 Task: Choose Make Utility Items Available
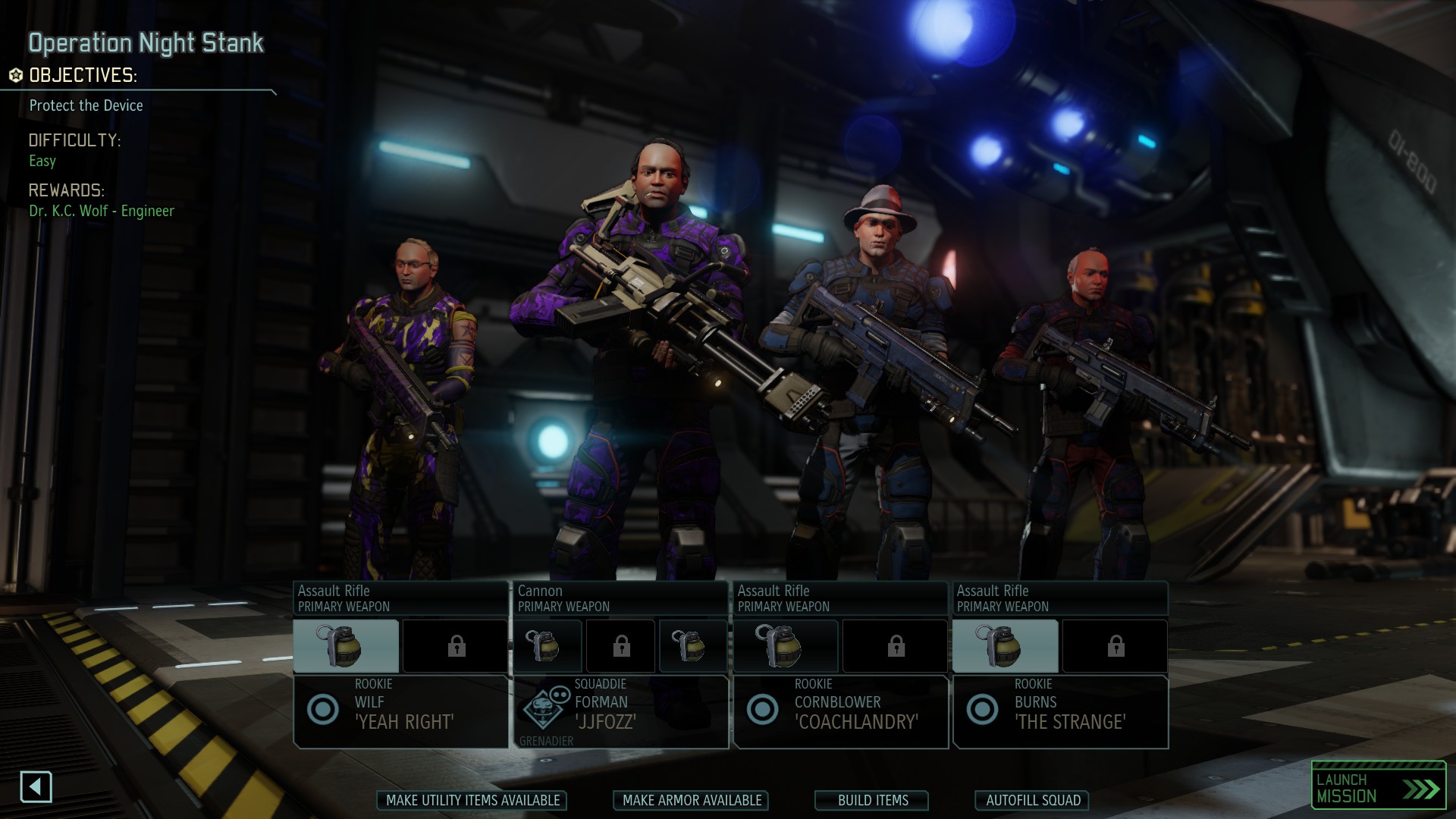(472, 800)
